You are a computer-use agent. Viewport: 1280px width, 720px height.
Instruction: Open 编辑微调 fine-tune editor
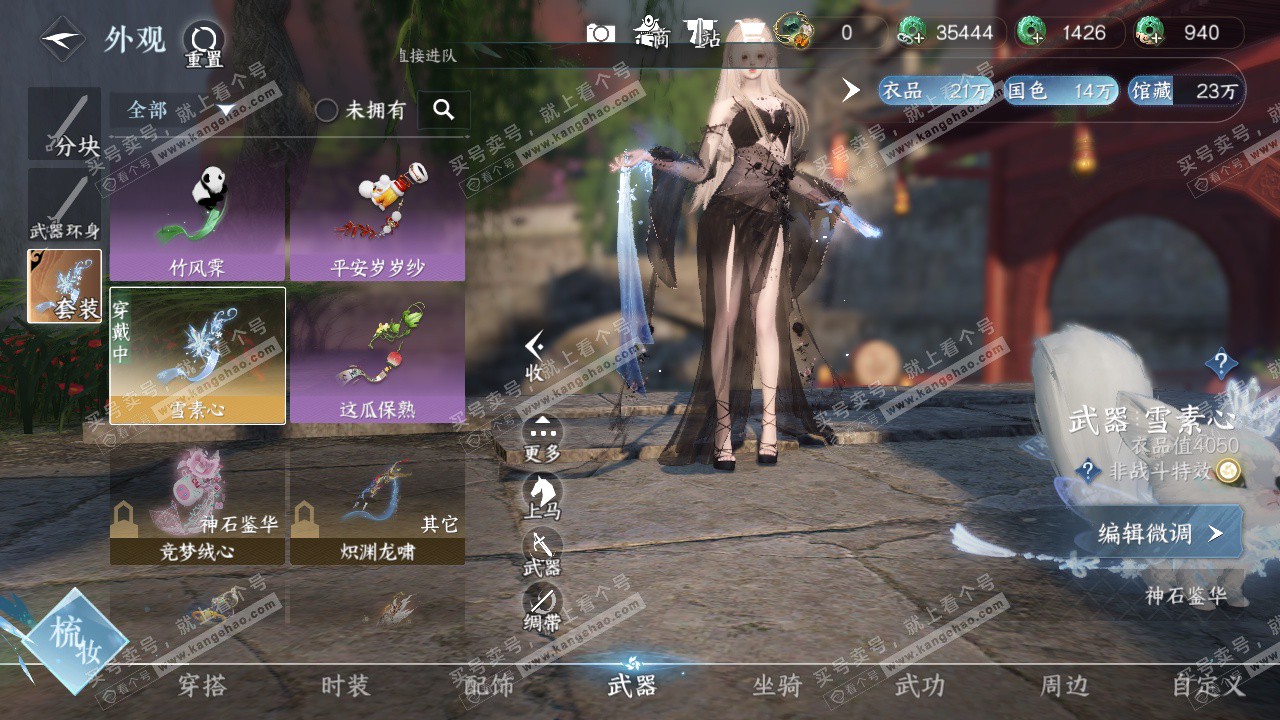1160,533
